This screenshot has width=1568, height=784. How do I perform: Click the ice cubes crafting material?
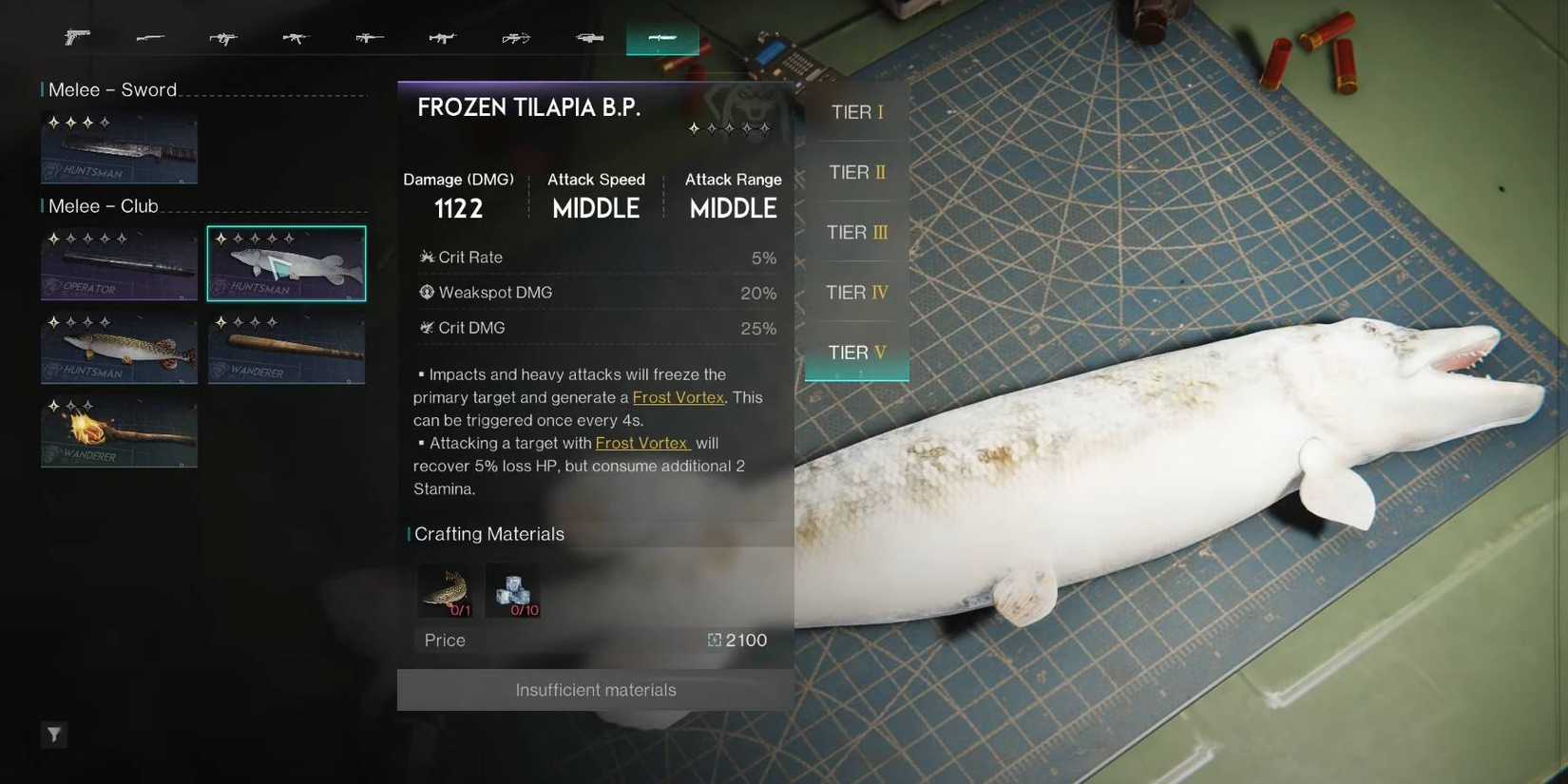tap(513, 591)
